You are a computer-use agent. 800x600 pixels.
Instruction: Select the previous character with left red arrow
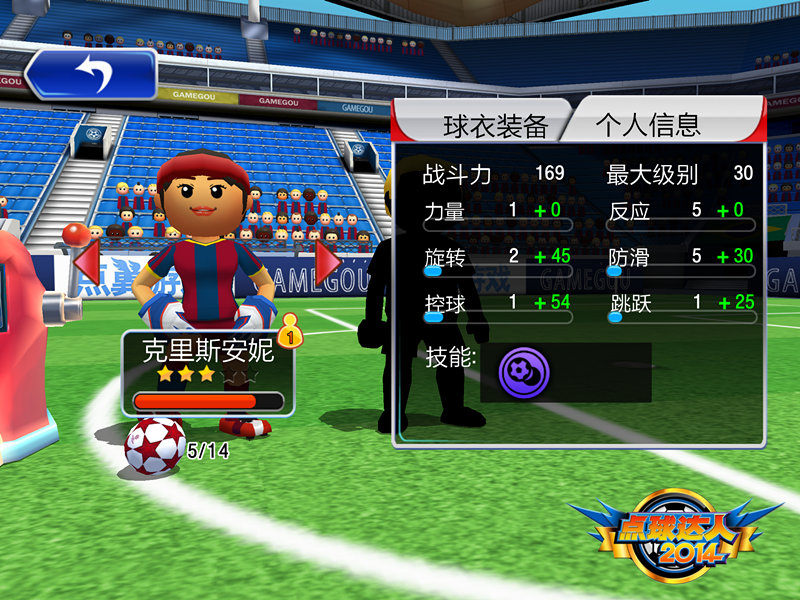pyautogui.click(x=85, y=262)
